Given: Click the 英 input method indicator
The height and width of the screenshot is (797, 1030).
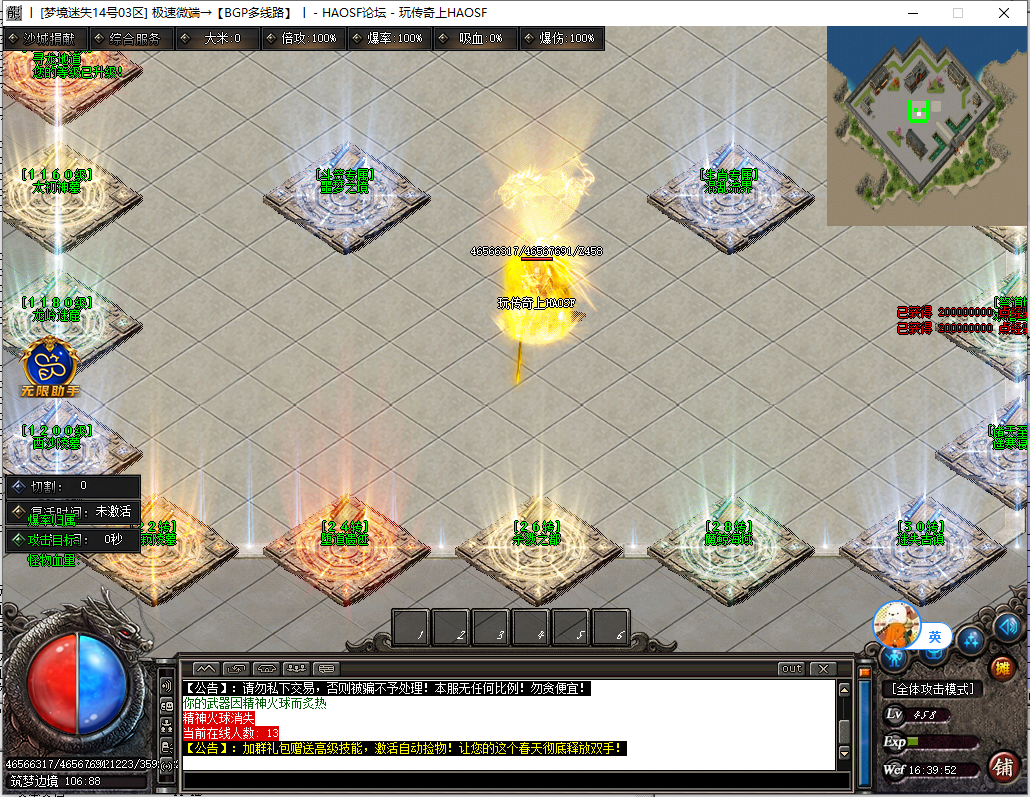Looking at the screenshot, I should [934, 636].
